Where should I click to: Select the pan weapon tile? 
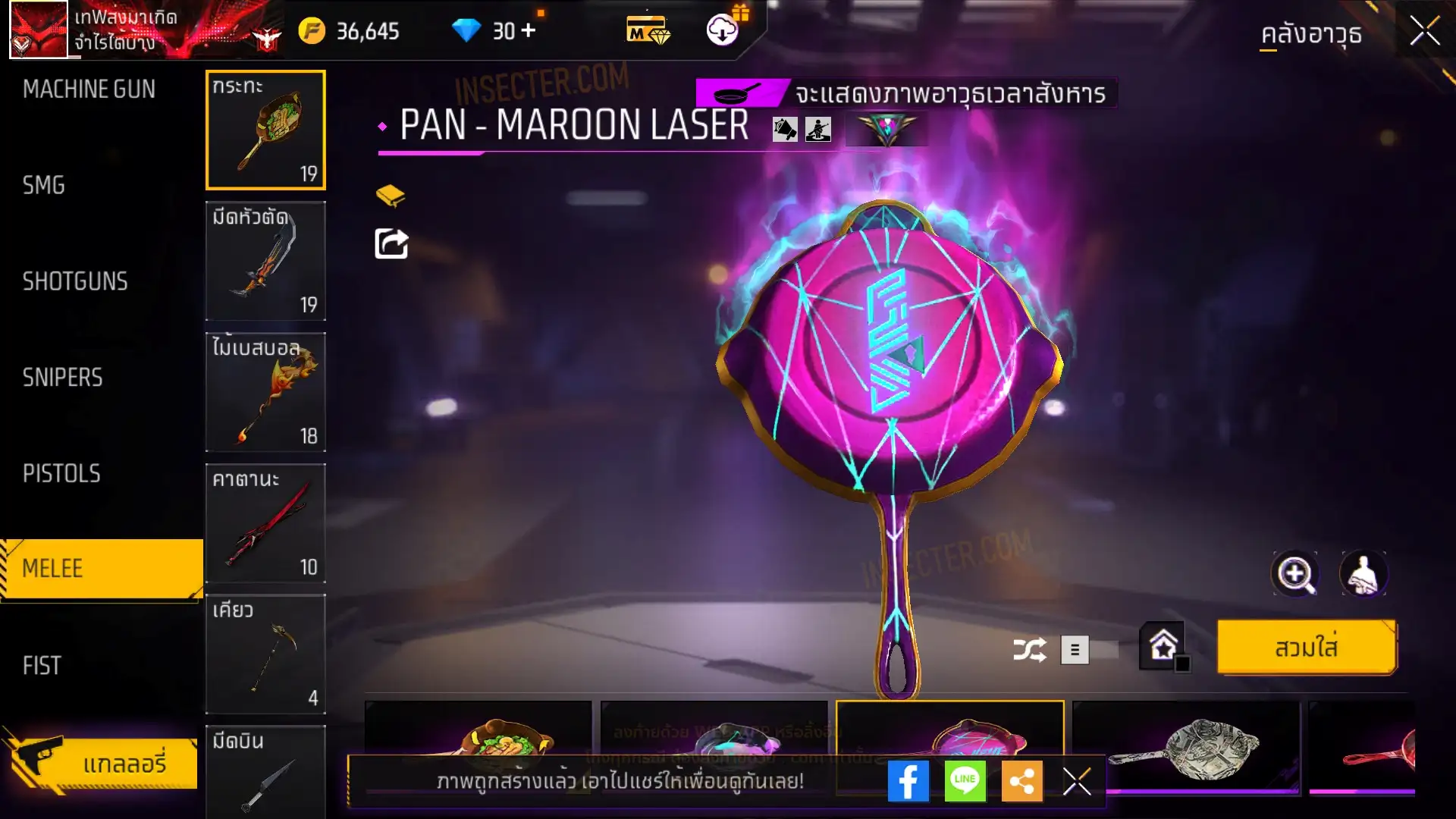[x=265, y=130]
